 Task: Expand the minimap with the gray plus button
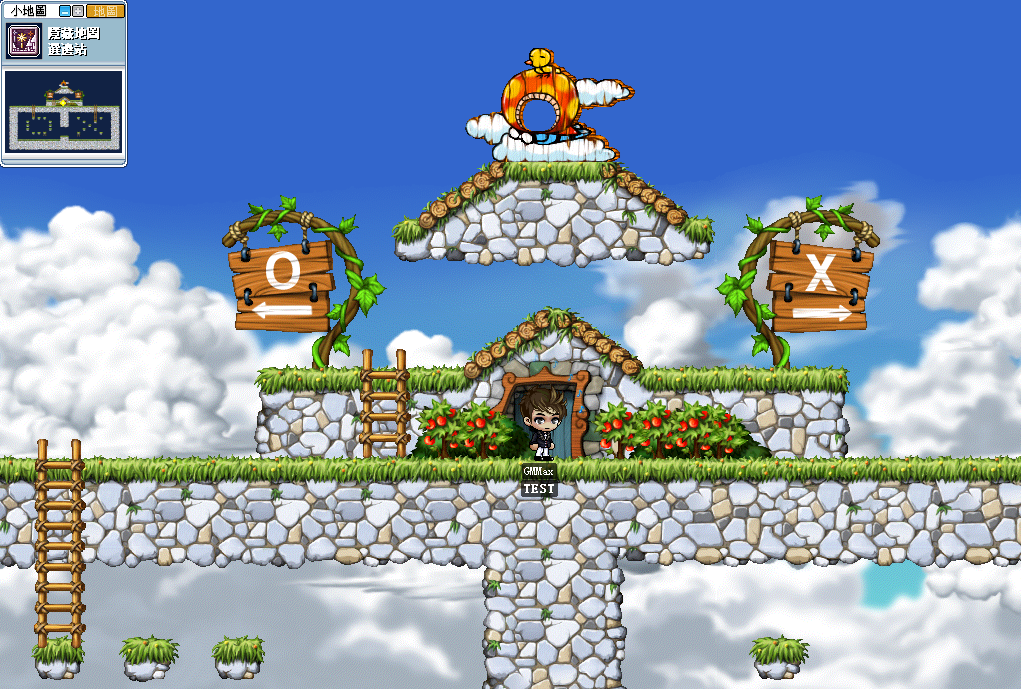78,11
